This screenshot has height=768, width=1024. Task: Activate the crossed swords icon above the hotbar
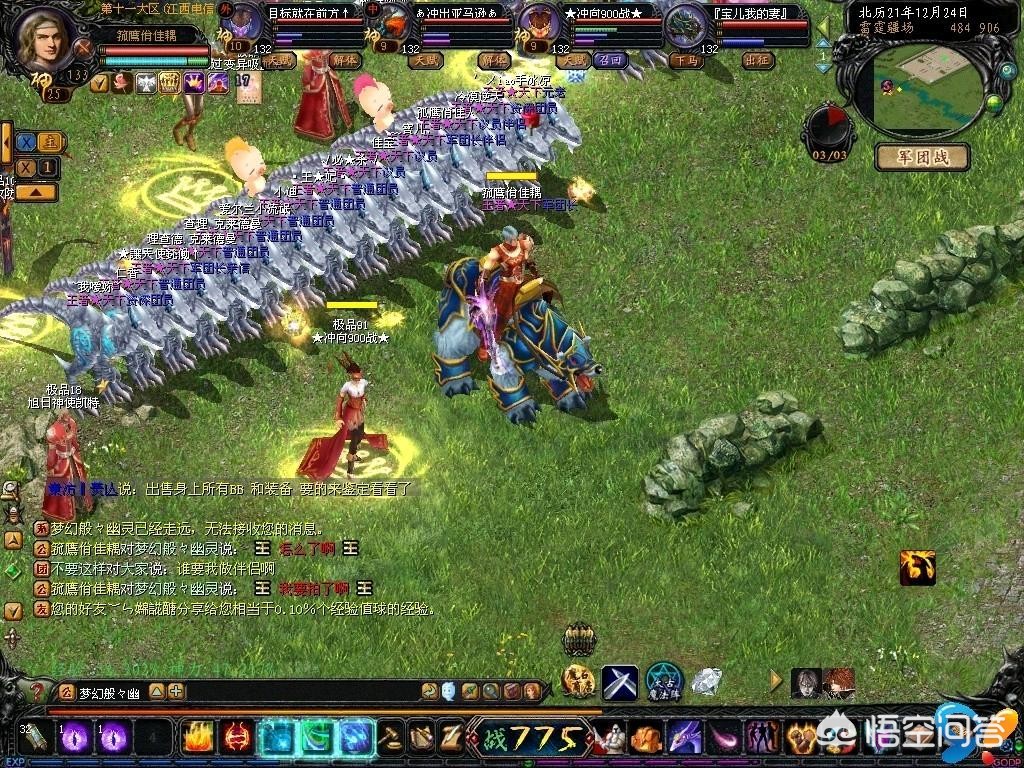click(619, 682)
